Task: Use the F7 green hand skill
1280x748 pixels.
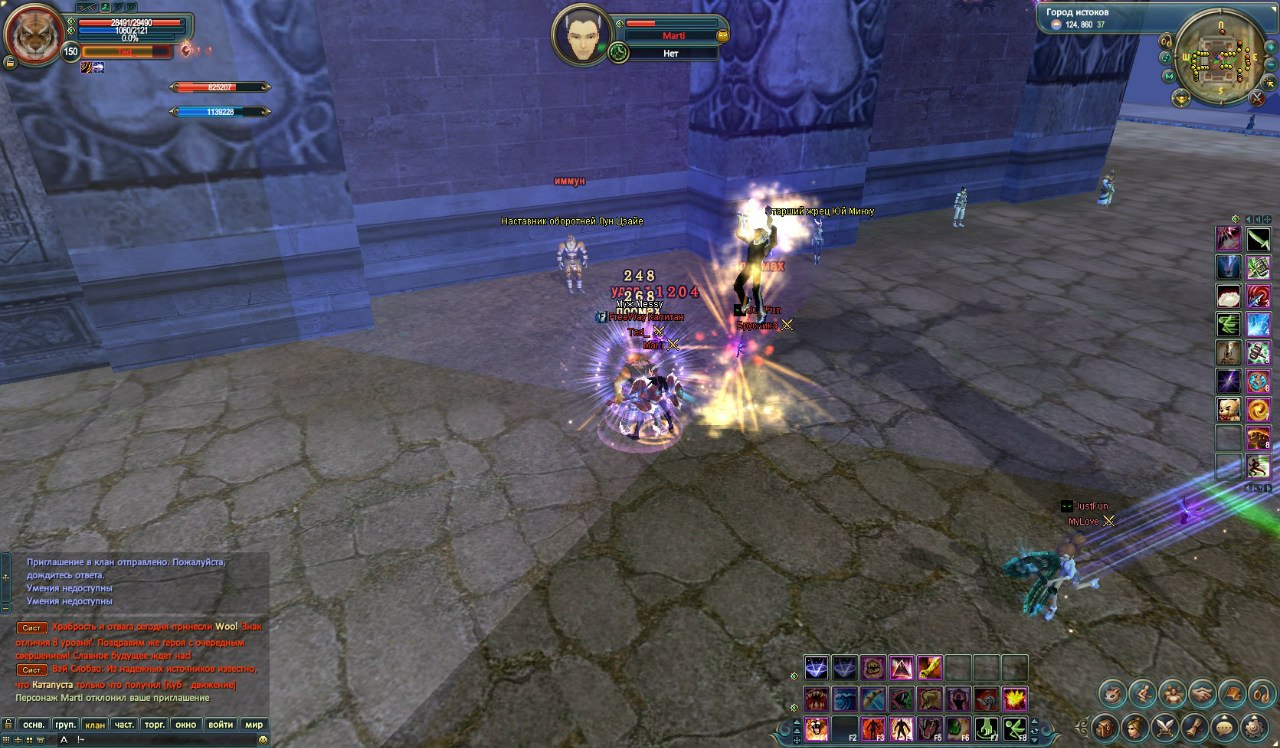Action: (987, 728)
